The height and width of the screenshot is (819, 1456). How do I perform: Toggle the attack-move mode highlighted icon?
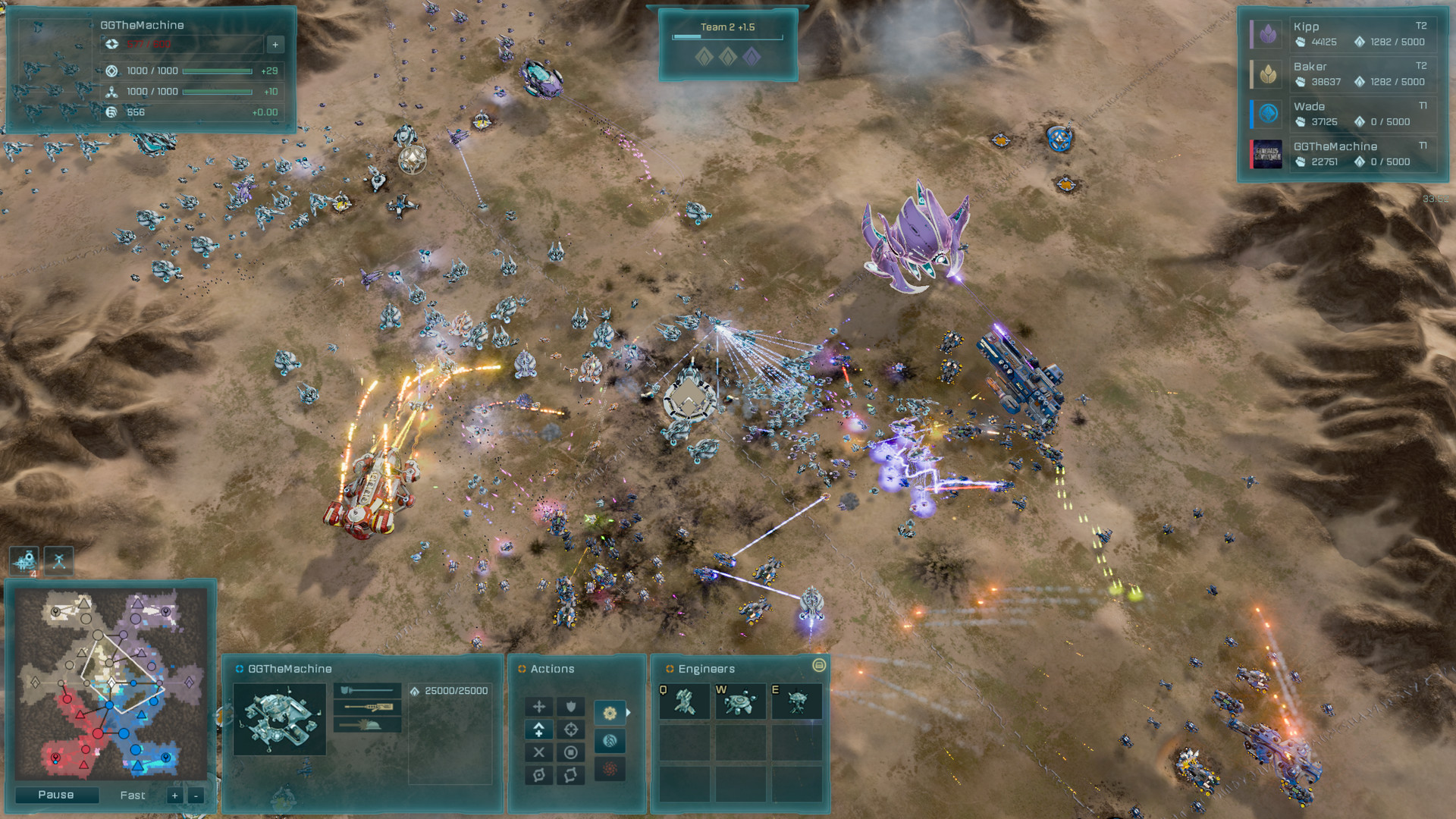click(539, 730)
